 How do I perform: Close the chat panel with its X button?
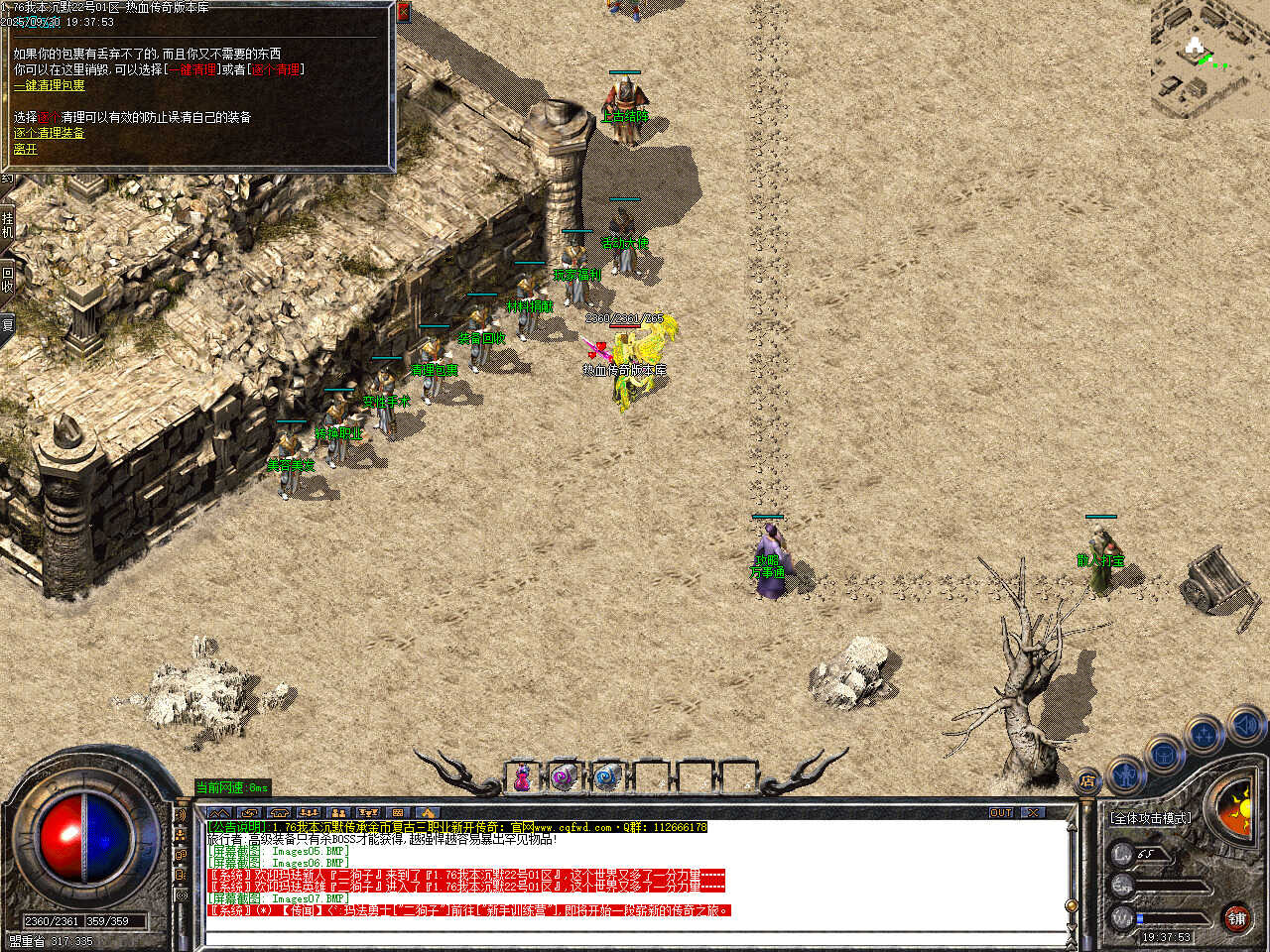tap(1033, 813)
